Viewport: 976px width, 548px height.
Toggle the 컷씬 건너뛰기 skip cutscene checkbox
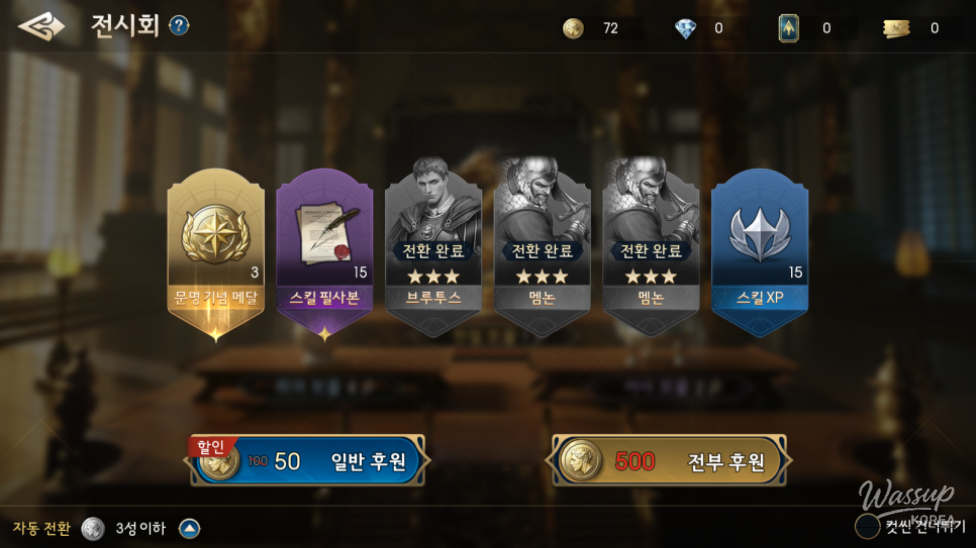click(x=867, y=525)
